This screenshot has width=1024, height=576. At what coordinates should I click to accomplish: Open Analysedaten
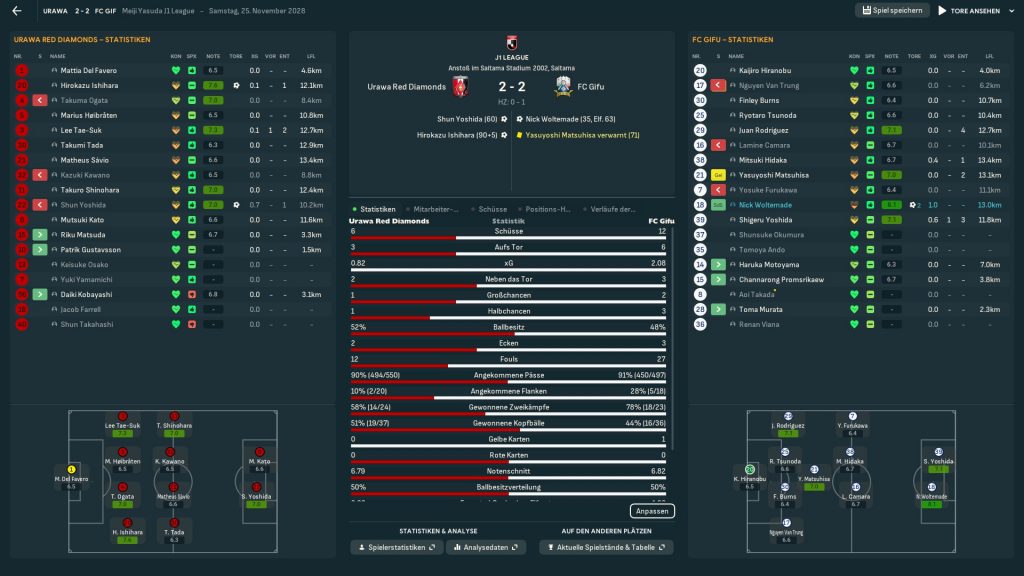[486, 548]
